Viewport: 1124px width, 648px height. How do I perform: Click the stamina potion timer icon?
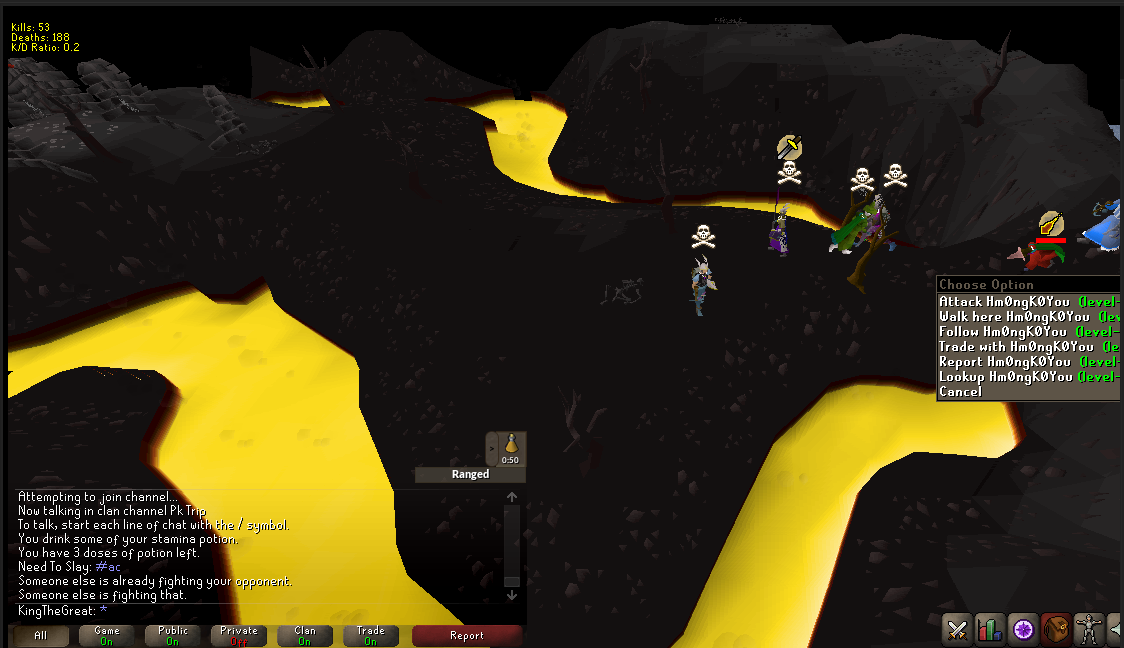coord(511,449)
